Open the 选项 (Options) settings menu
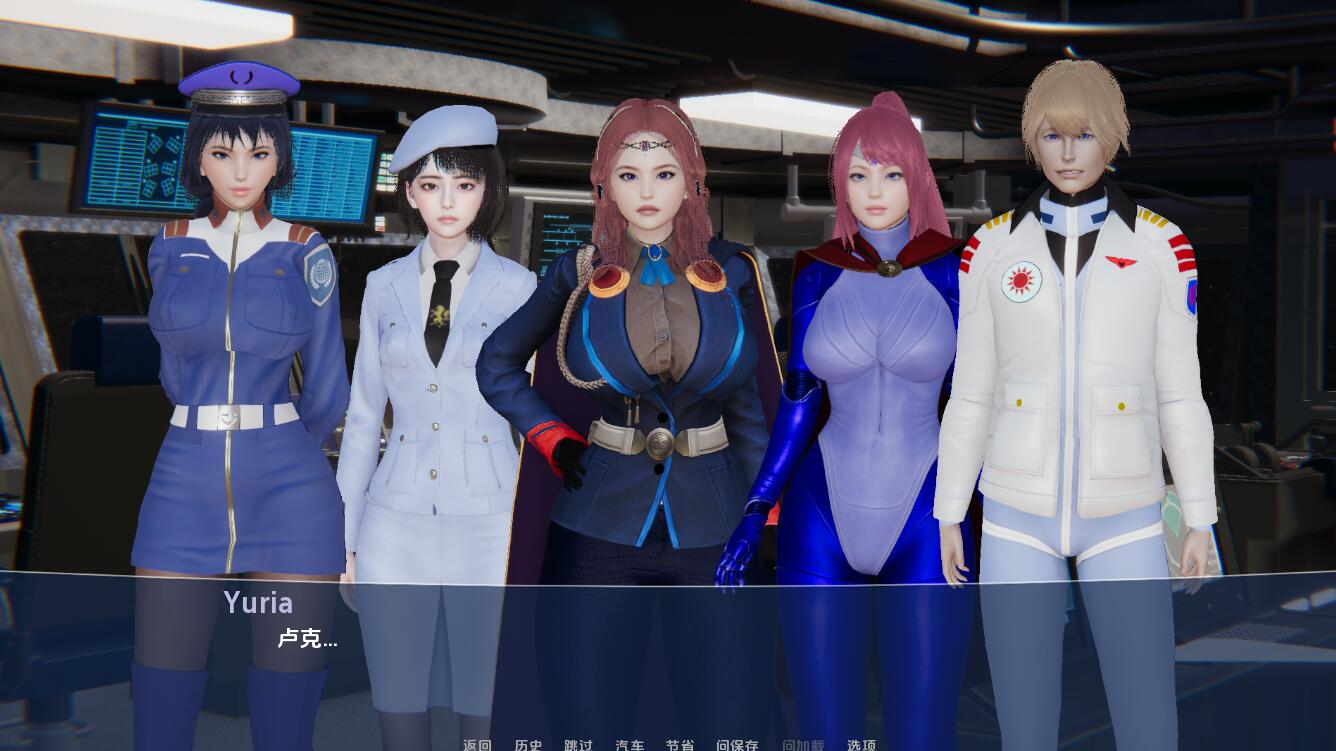This screenshot has height=751, width=1336. click(860, 745)
